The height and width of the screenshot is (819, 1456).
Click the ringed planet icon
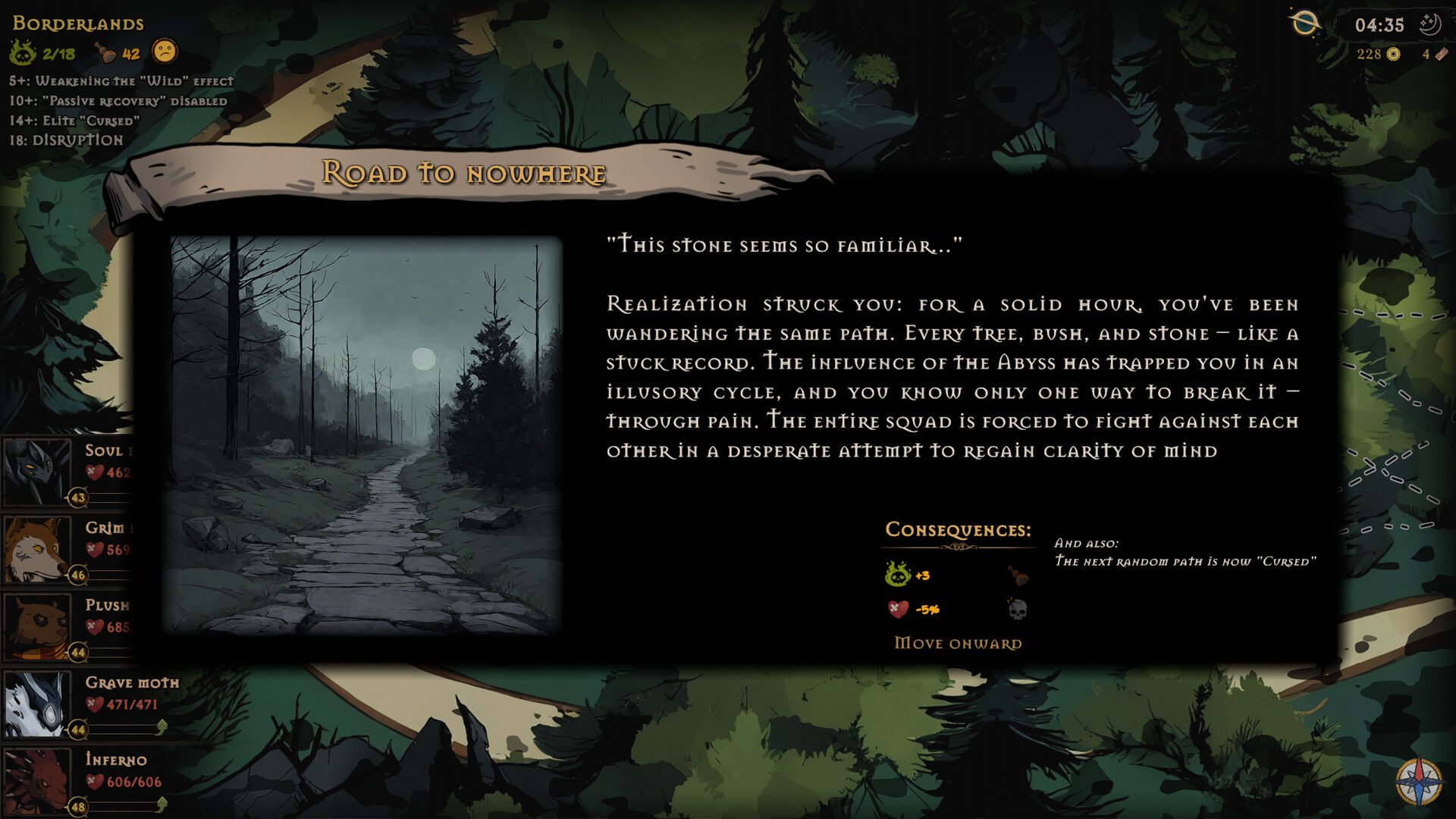tap(1304, 24)
